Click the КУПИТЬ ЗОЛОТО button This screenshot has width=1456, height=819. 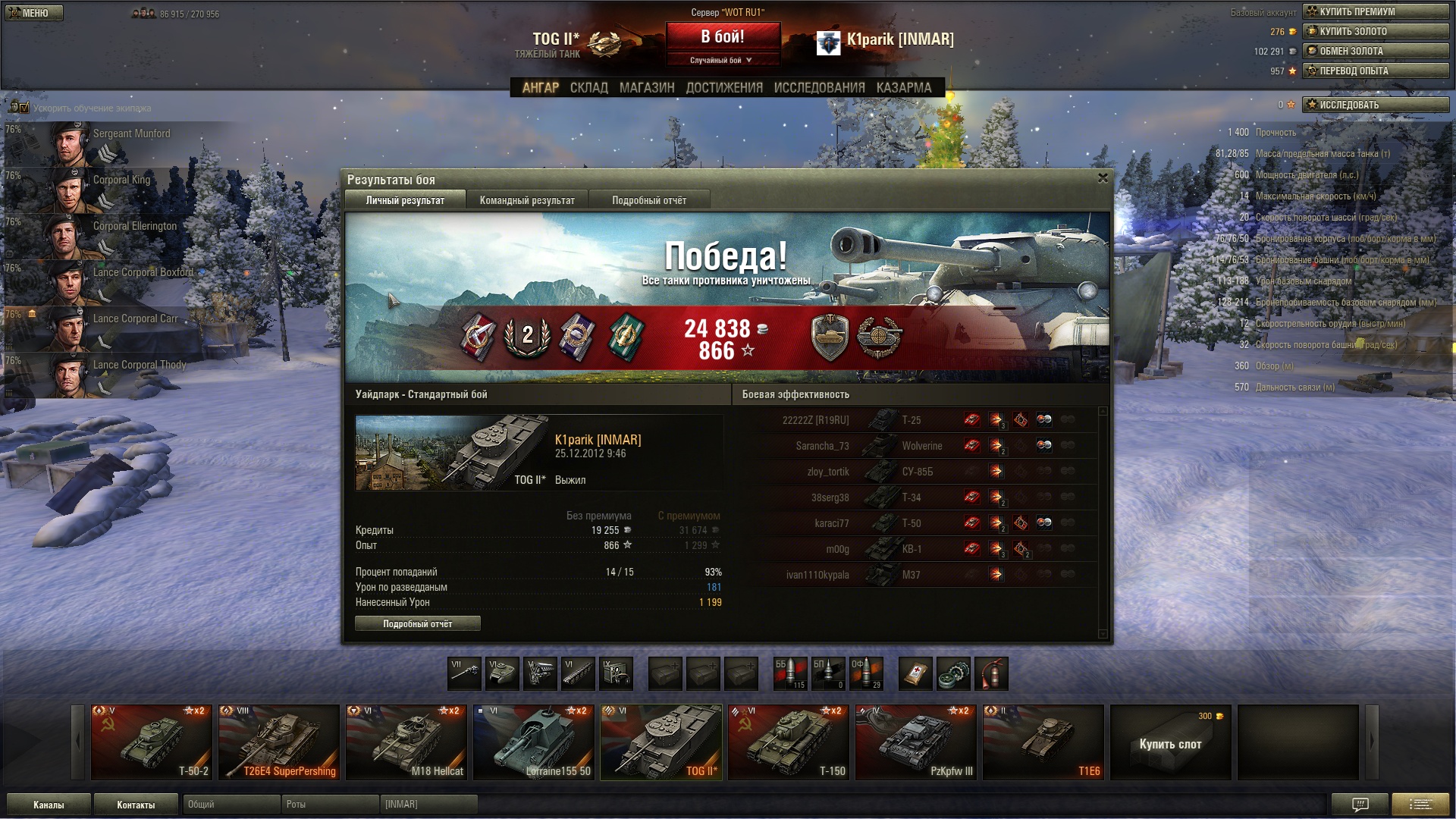click(1375, 31)
